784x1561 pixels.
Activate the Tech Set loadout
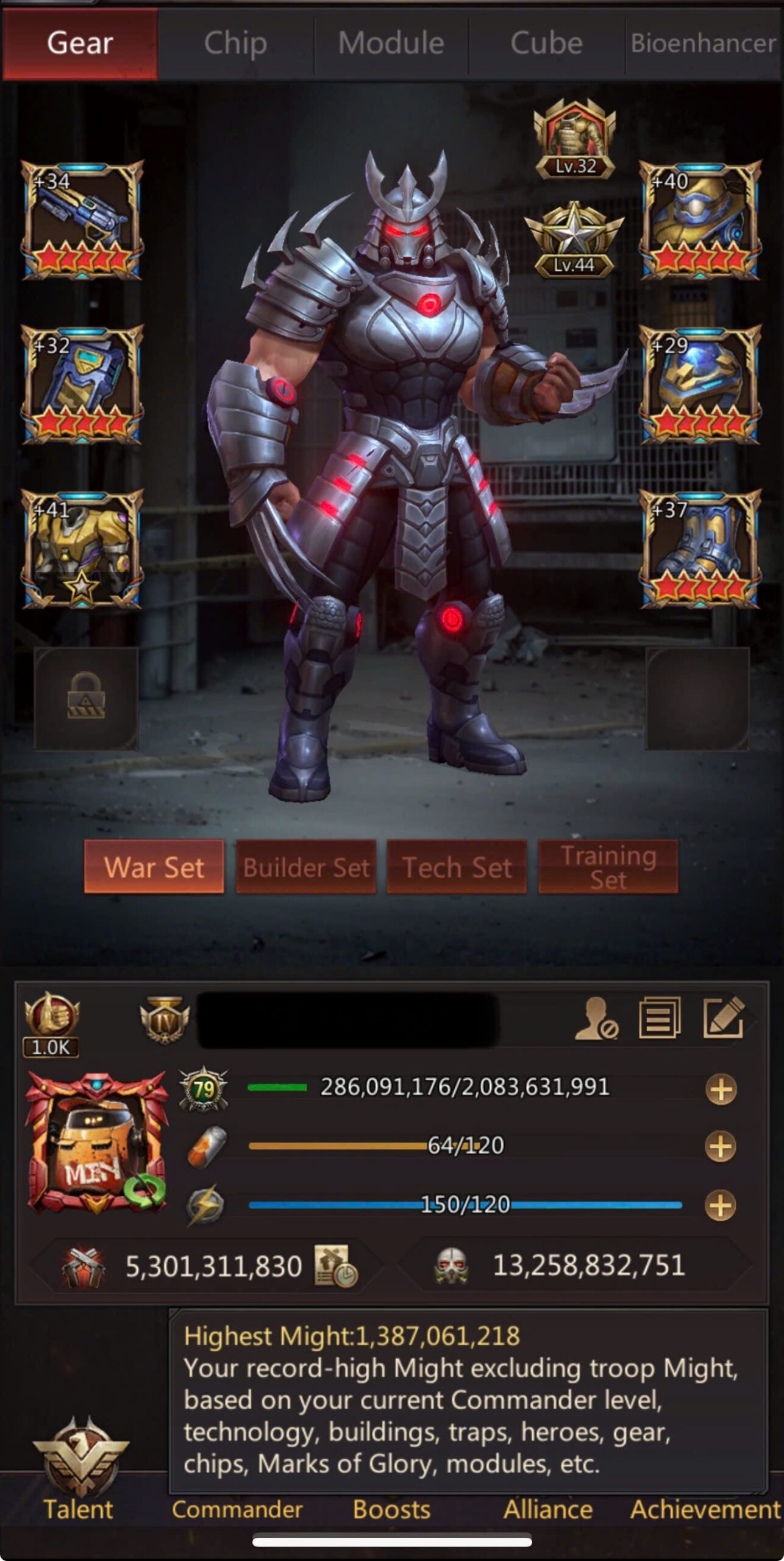tap(457, 866)
